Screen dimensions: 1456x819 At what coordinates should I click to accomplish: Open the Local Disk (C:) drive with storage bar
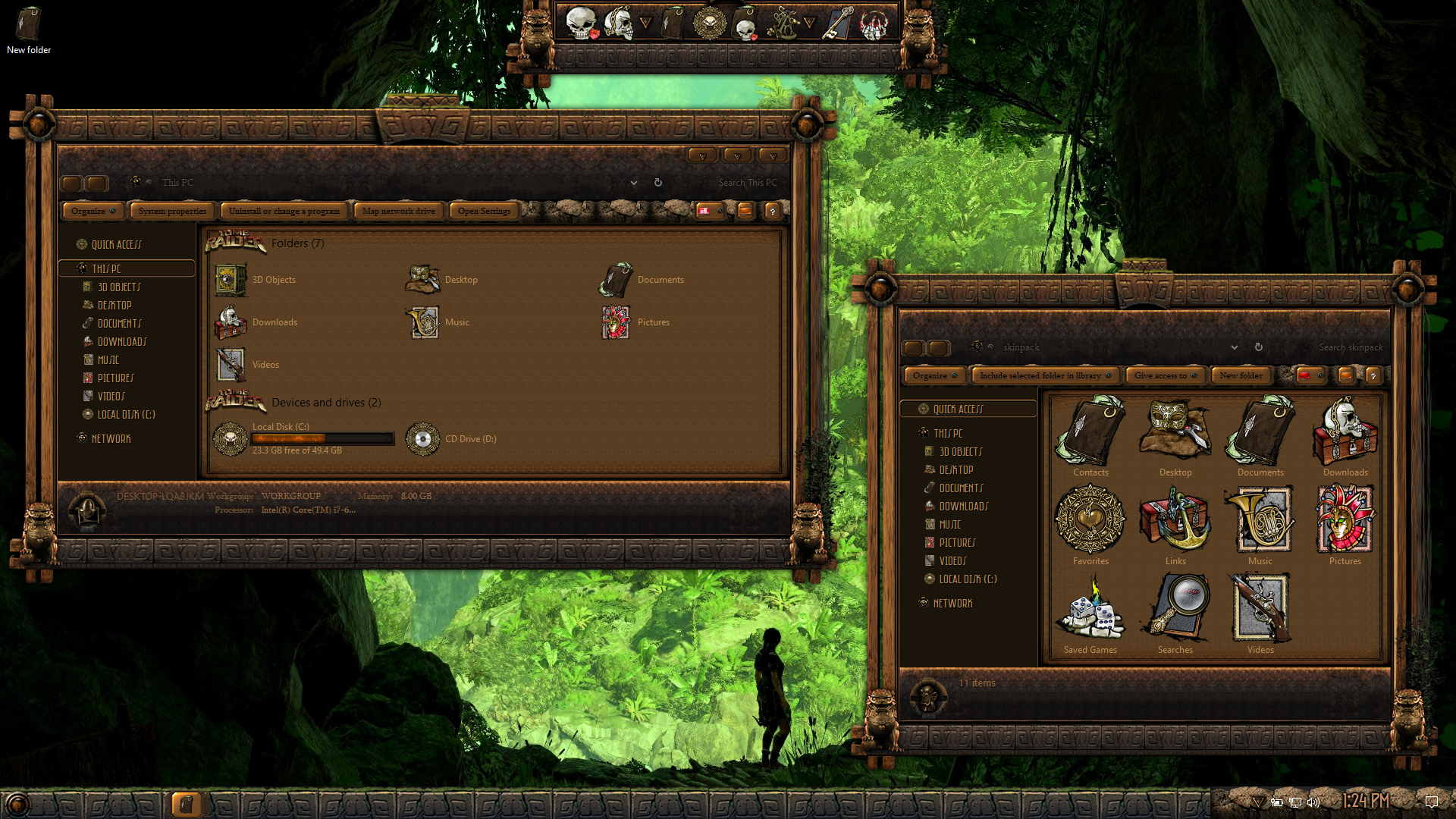click(x=303, y=438)
